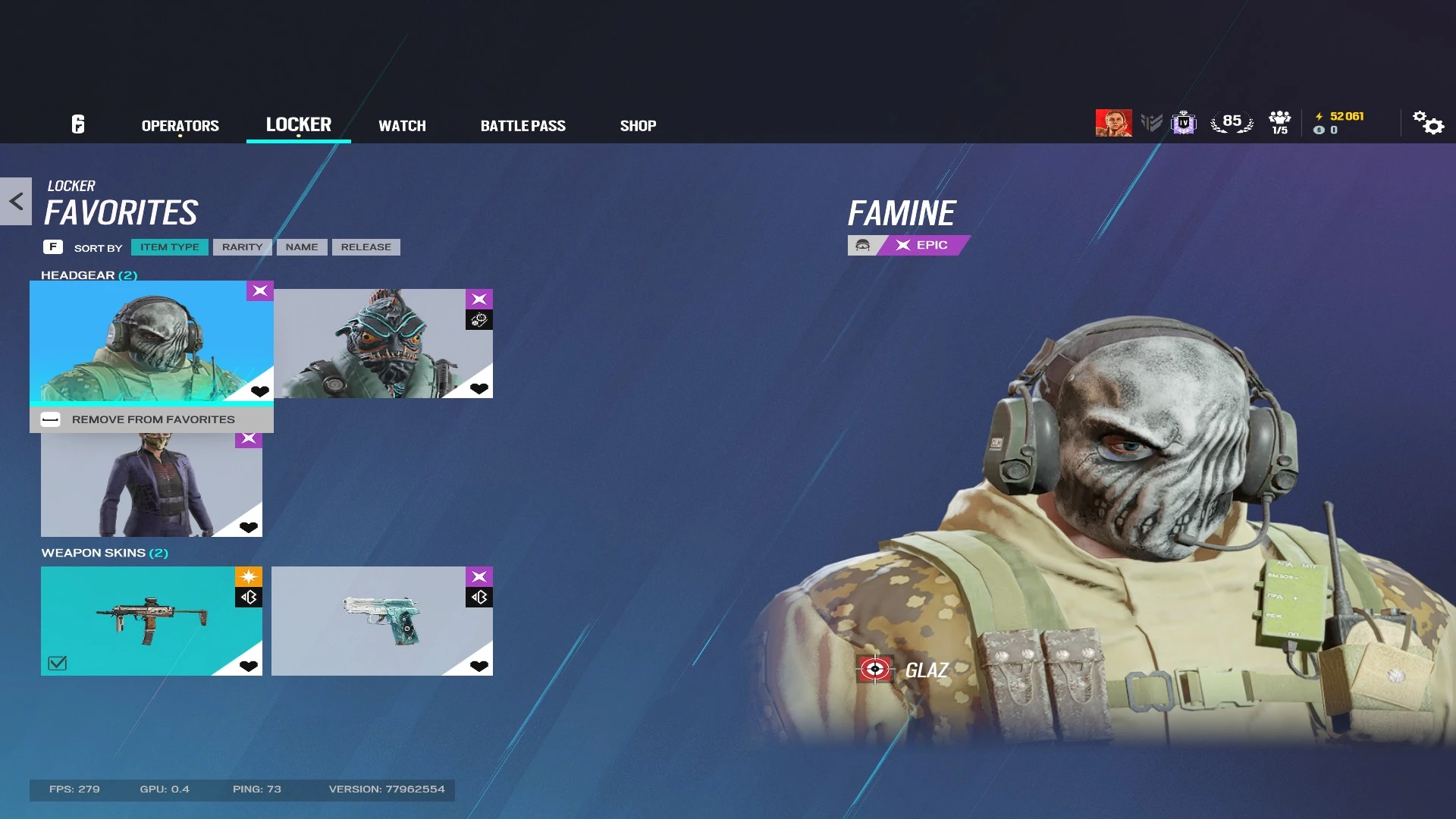1456x819 pixels.
Task: Open the squad panel showing 1/5
Action: click(x=1279, y=121)
